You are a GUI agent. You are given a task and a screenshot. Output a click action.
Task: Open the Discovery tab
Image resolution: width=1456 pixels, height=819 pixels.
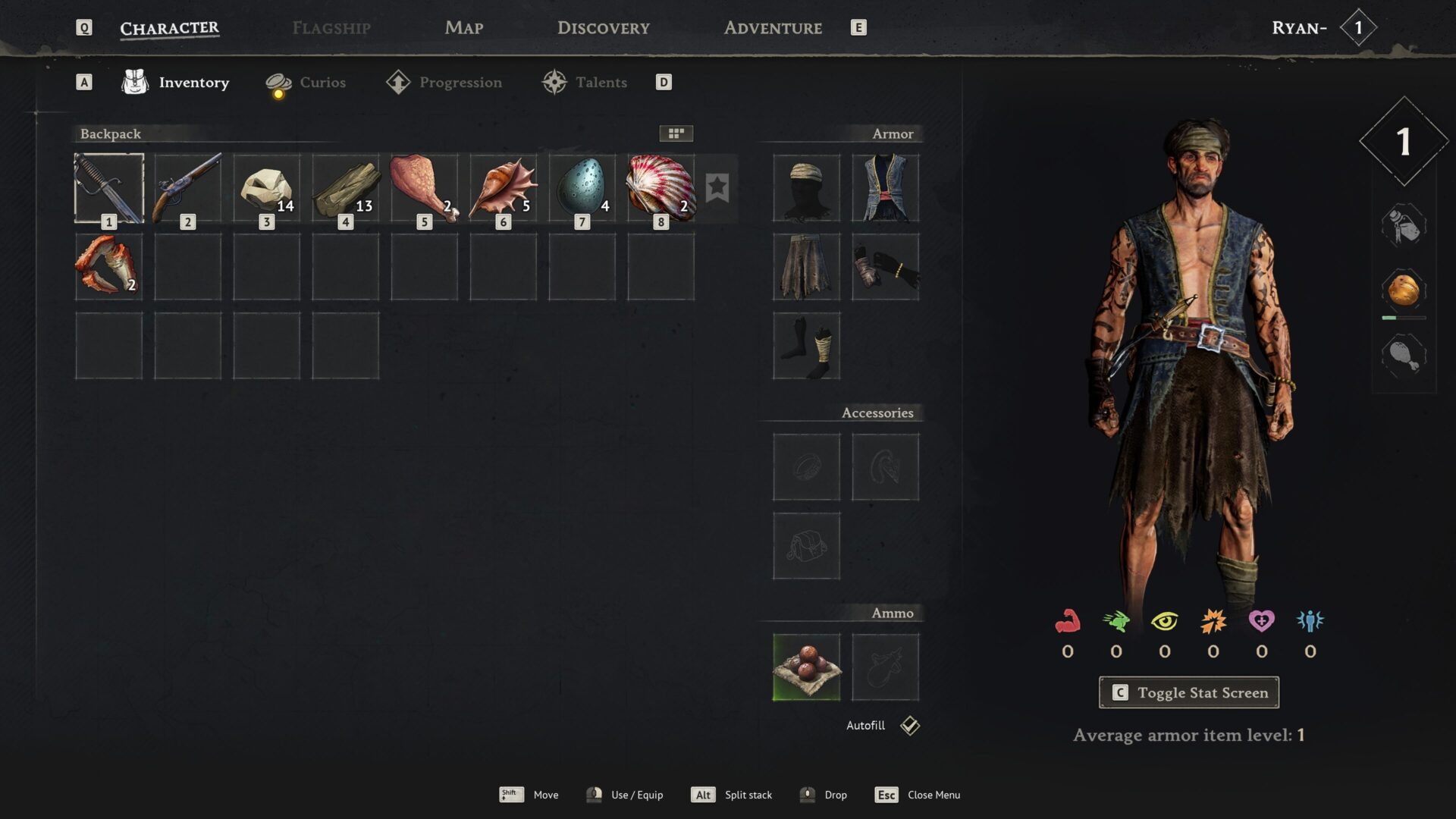coord(603,28)
